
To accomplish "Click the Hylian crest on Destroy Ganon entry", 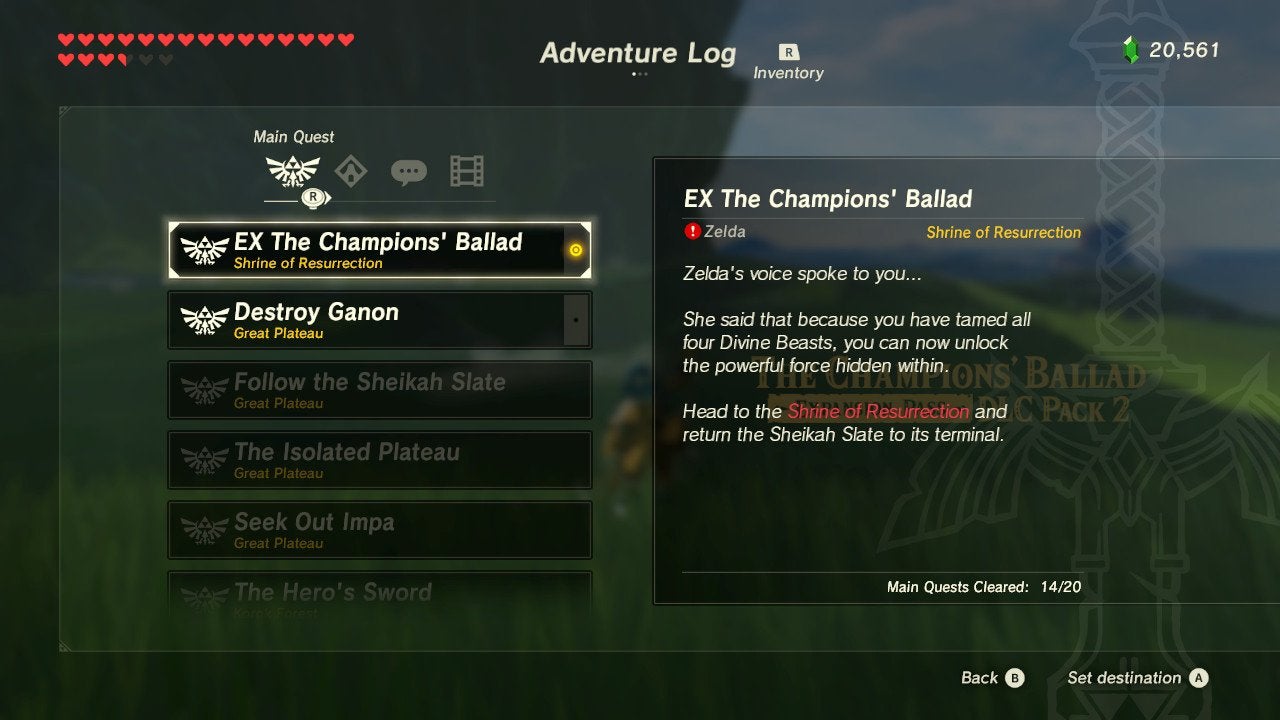I will pyautogui.click(x=206, y=319).
